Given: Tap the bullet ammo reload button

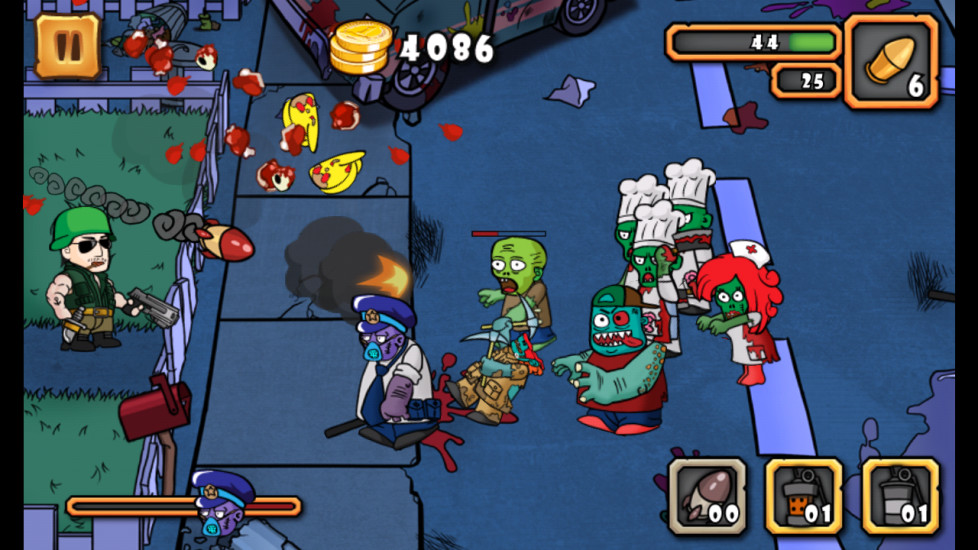Looking at the screenshot, I should (x=890, y=61).
